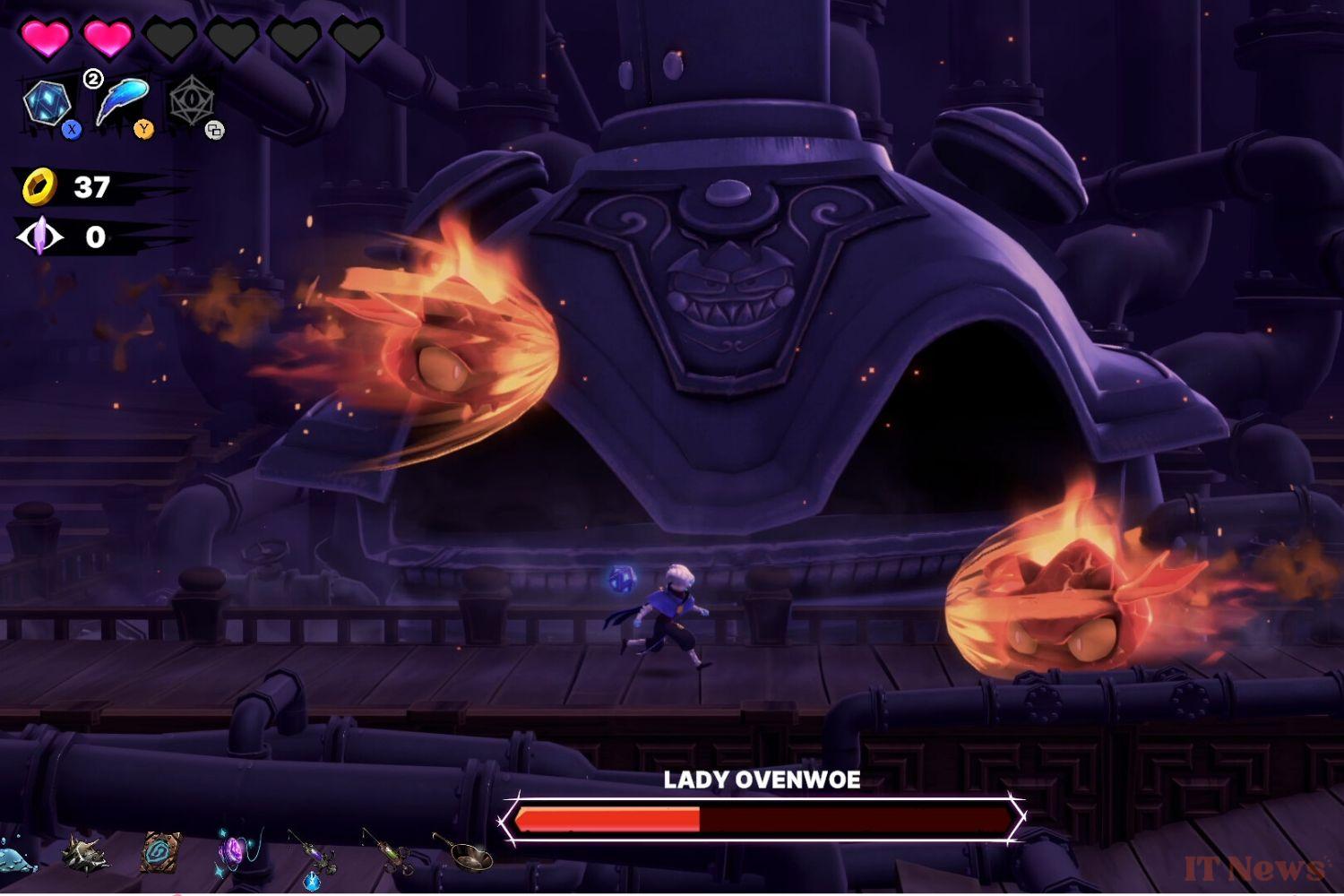Click the grey eye polyhedron ability icon

[x=191, y=100]
